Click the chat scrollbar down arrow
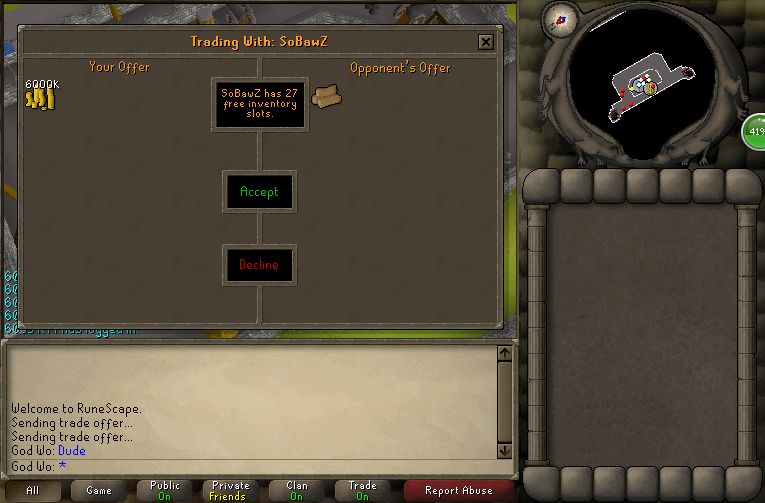This screenshot has height=503, width=765. click(x=504, y=450)
